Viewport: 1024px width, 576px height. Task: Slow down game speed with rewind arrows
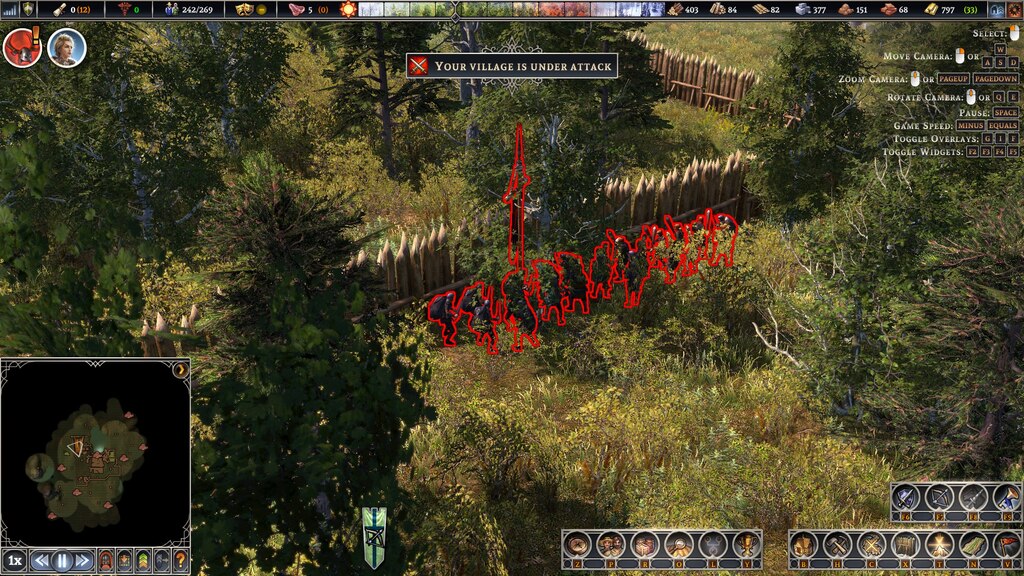pos(41,561)
